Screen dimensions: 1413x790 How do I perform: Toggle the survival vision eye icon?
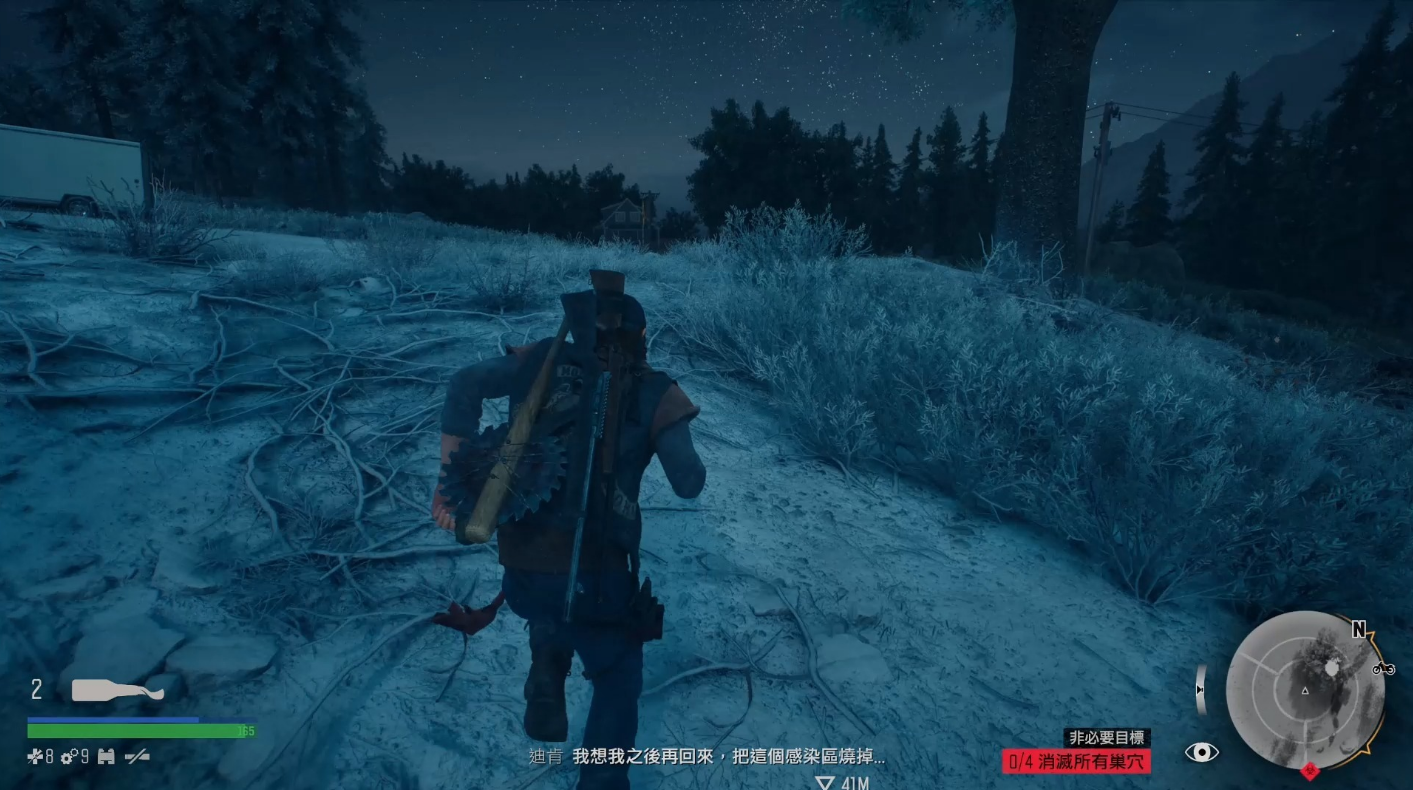pyautogui.click(x=1201, y=752)
